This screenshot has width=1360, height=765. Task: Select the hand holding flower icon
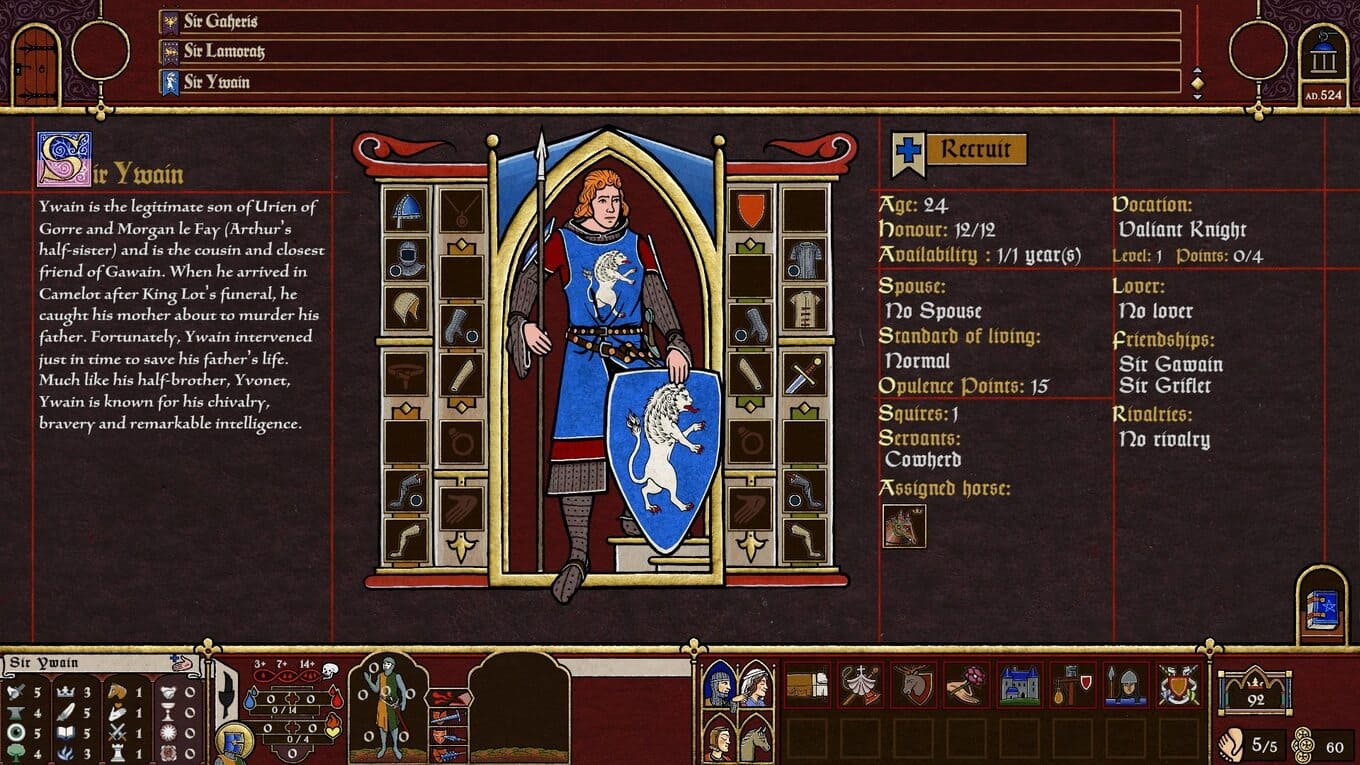[965, 685]
